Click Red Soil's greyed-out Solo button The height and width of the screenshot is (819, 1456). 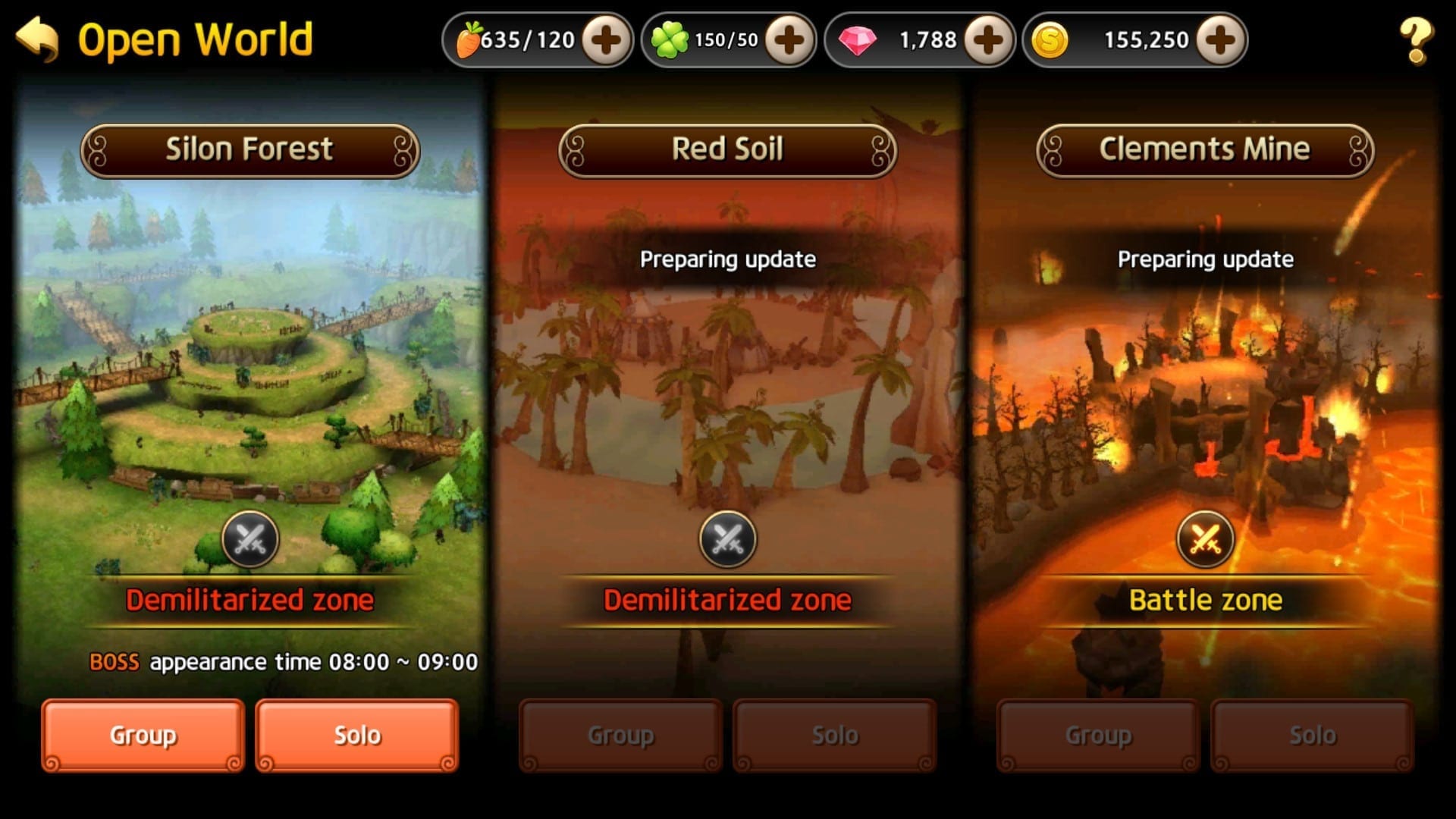click(835, 735)
